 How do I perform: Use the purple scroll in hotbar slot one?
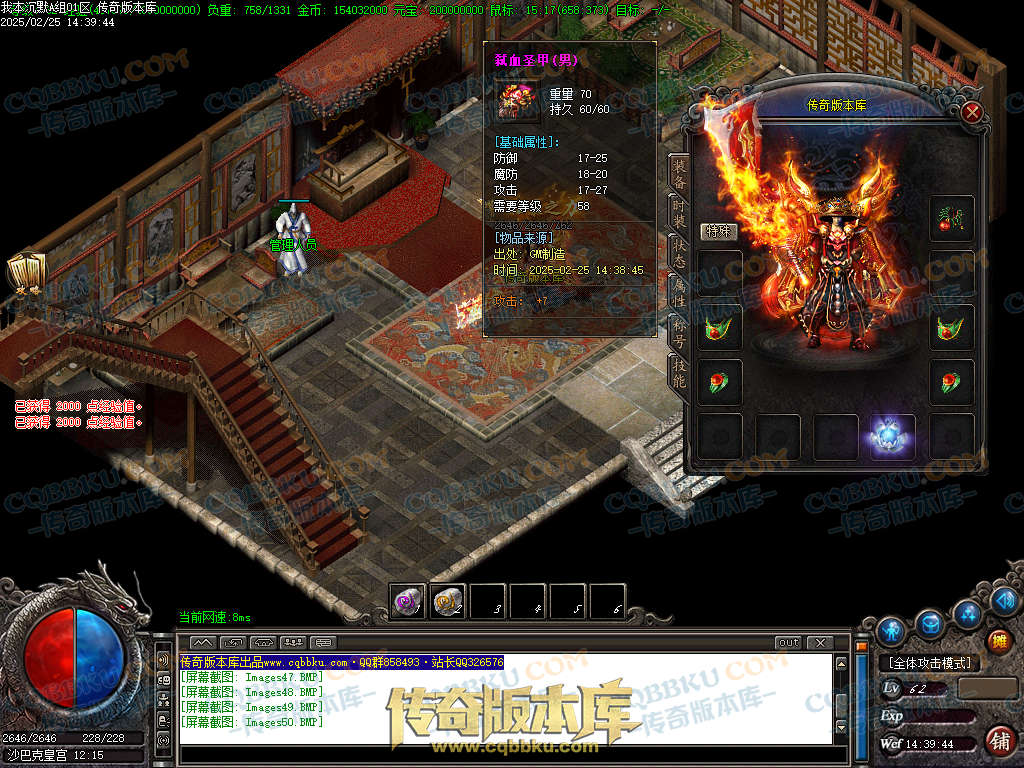pyautogui.click(x=407, y=601)
